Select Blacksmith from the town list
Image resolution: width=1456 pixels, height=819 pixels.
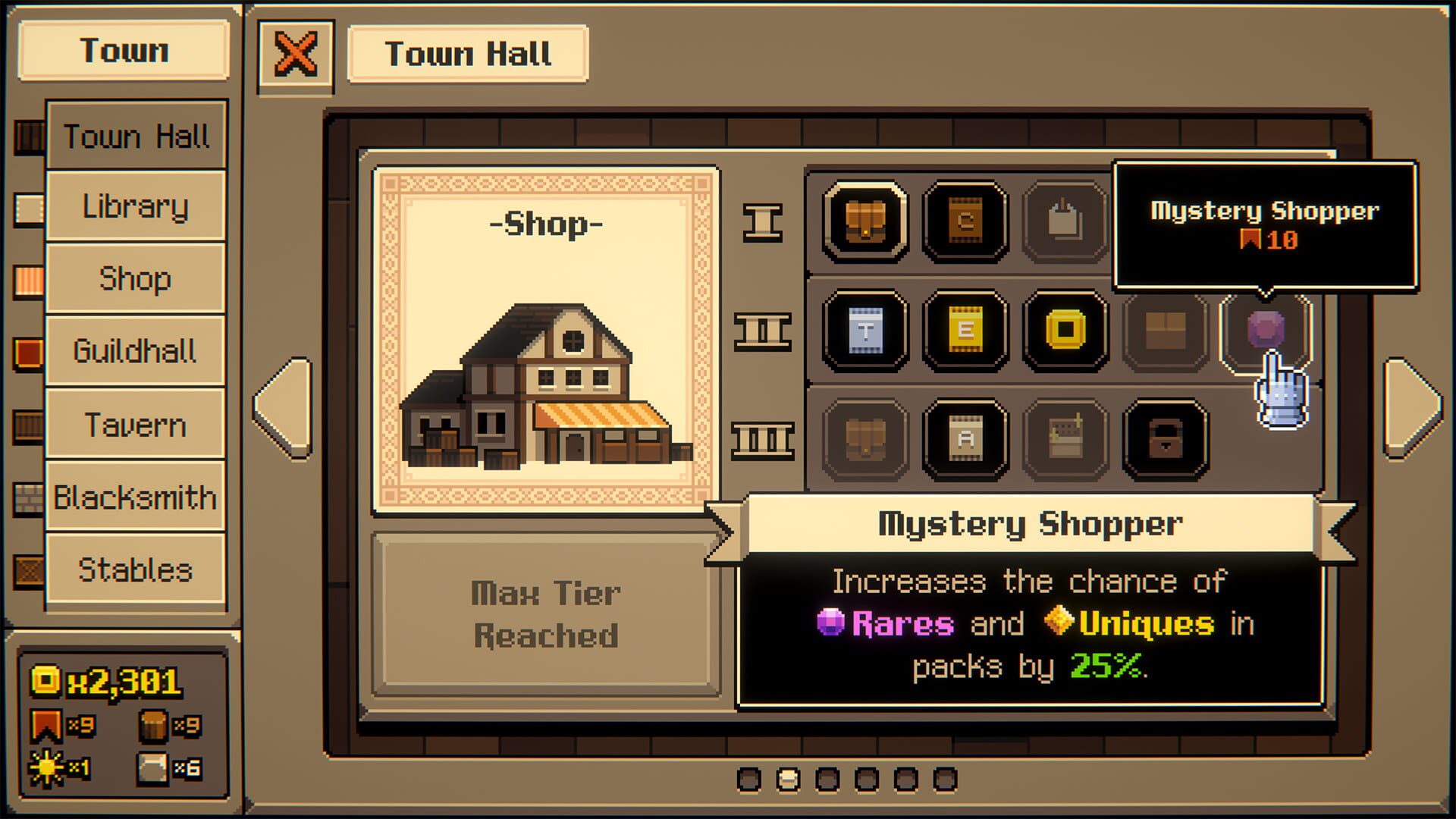coord(135,497)
